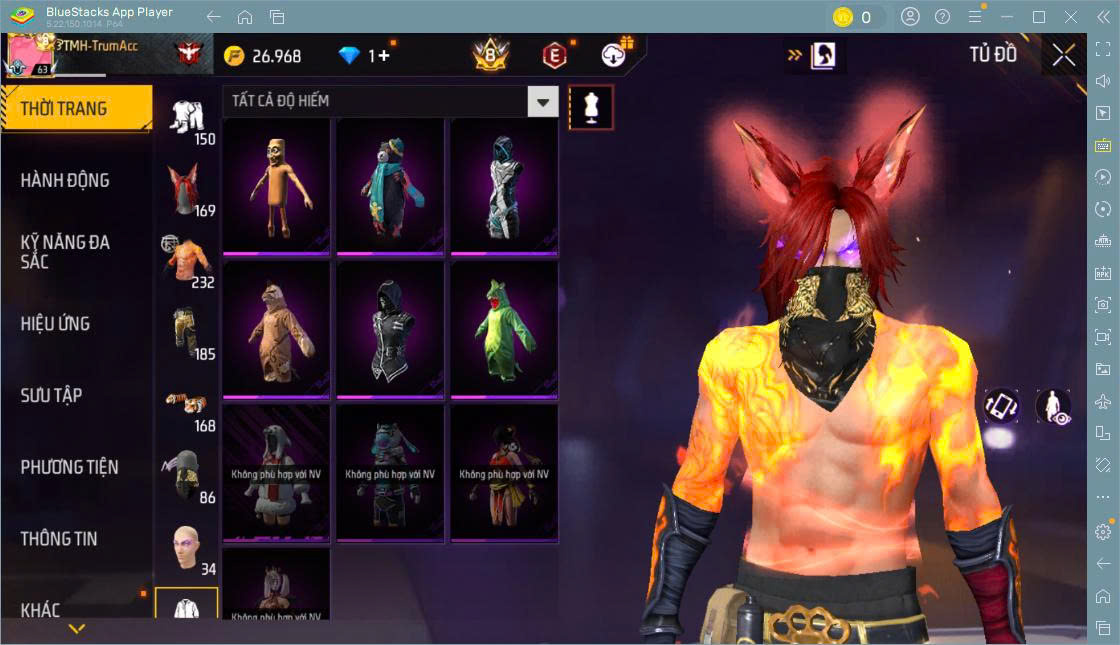Select the yellow-headed tan costume
This screenshot has width=1120, height=645.
coord(276,184)
